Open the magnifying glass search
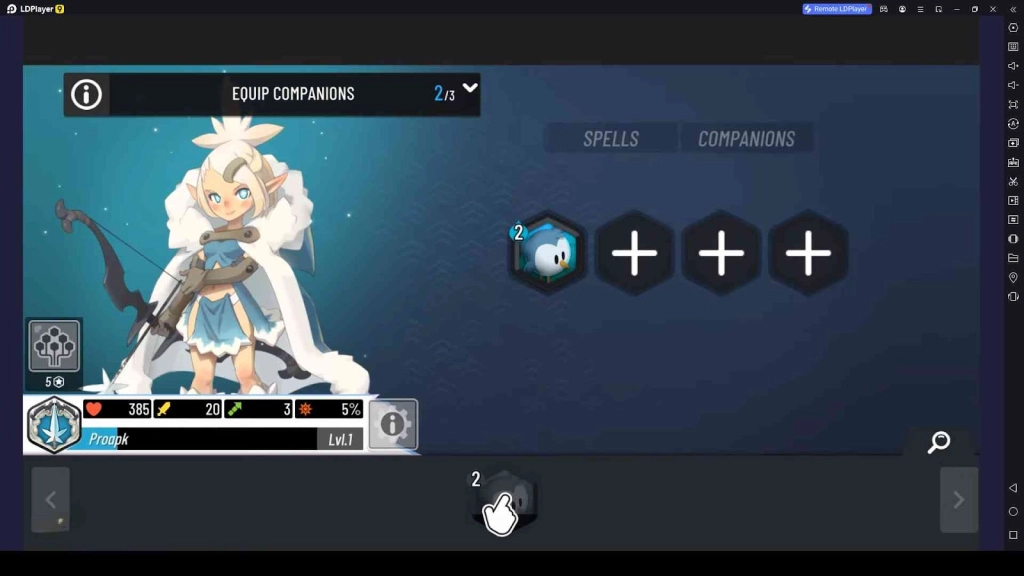1024x576 pixels. point(938,442)
